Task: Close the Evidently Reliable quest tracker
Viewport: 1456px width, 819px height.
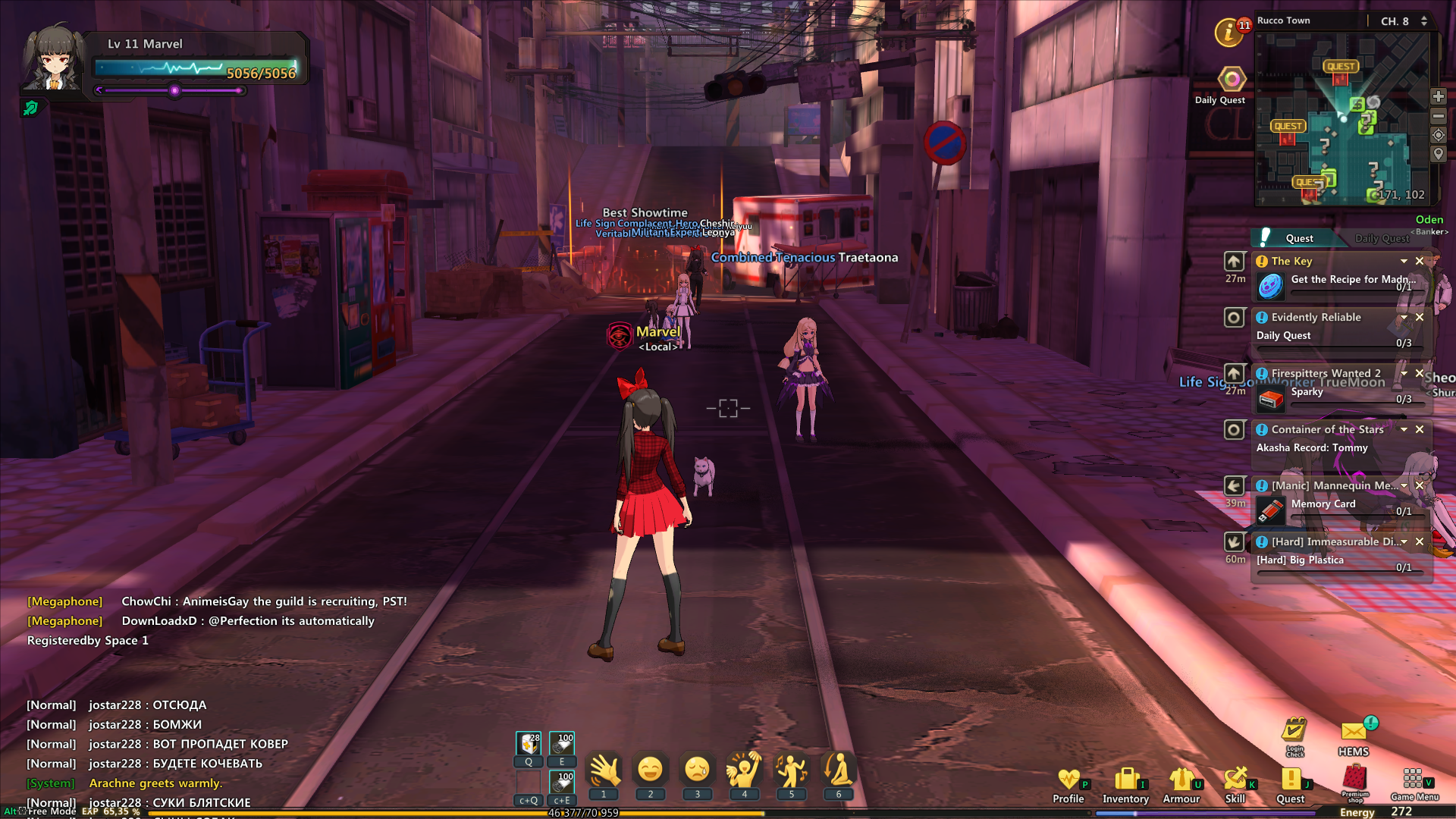Action: 1420,317
